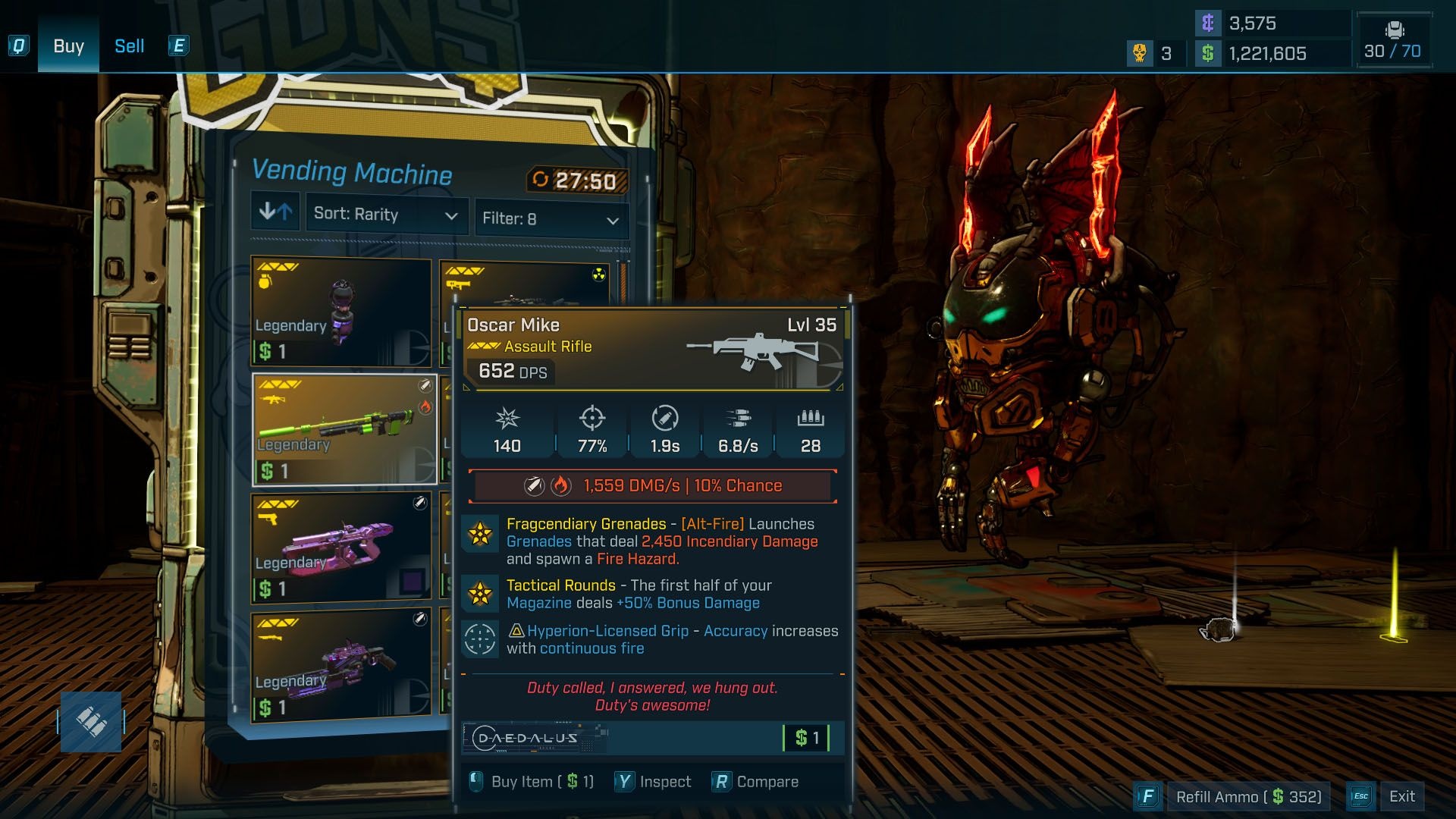Screen dimensions: 1456x819
Task: Open the Filter: 8 dropdown
Action: (551, 219)
